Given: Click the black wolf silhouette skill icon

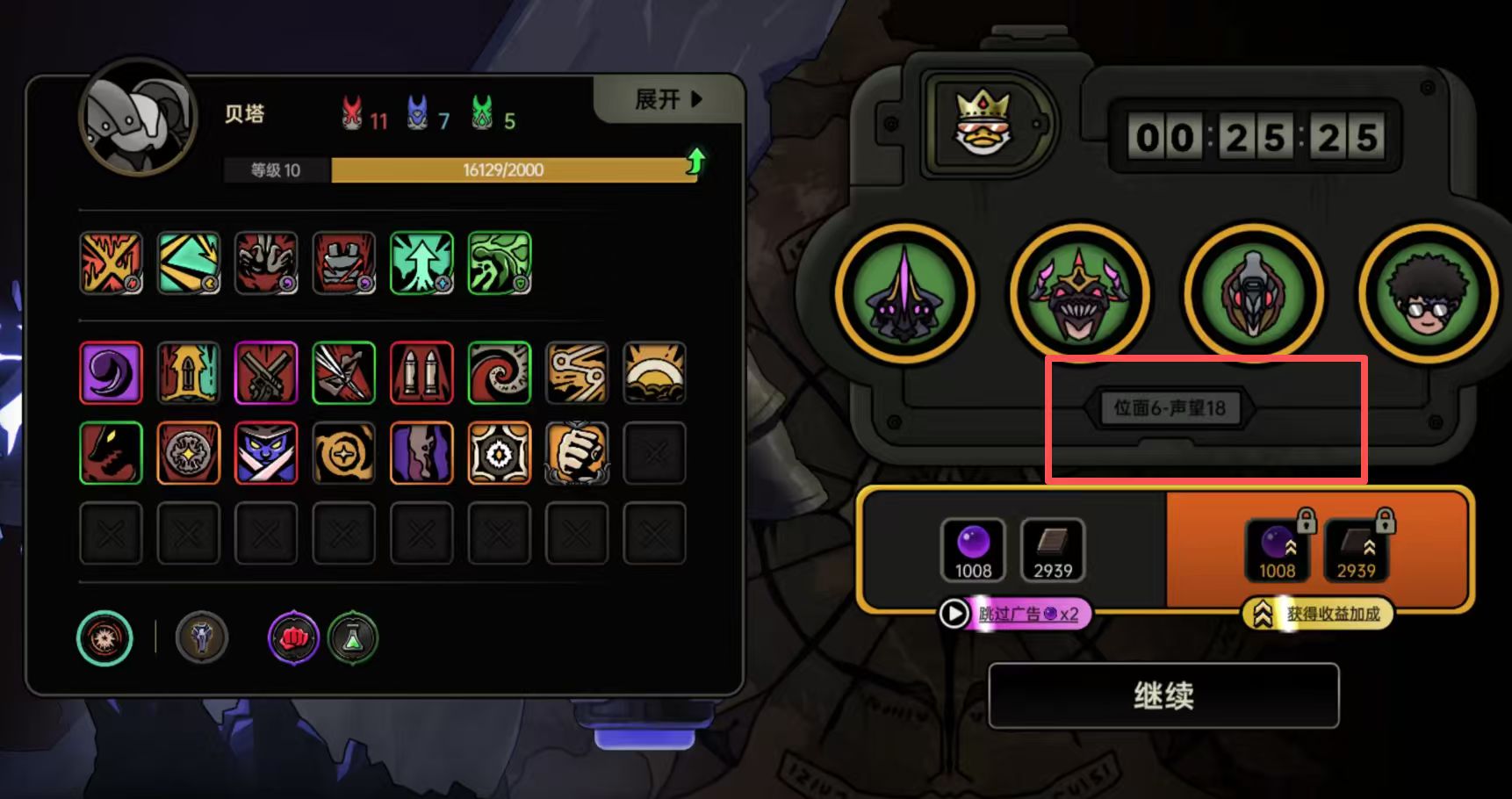Looking at the screenshot, I should pos(111,453).
